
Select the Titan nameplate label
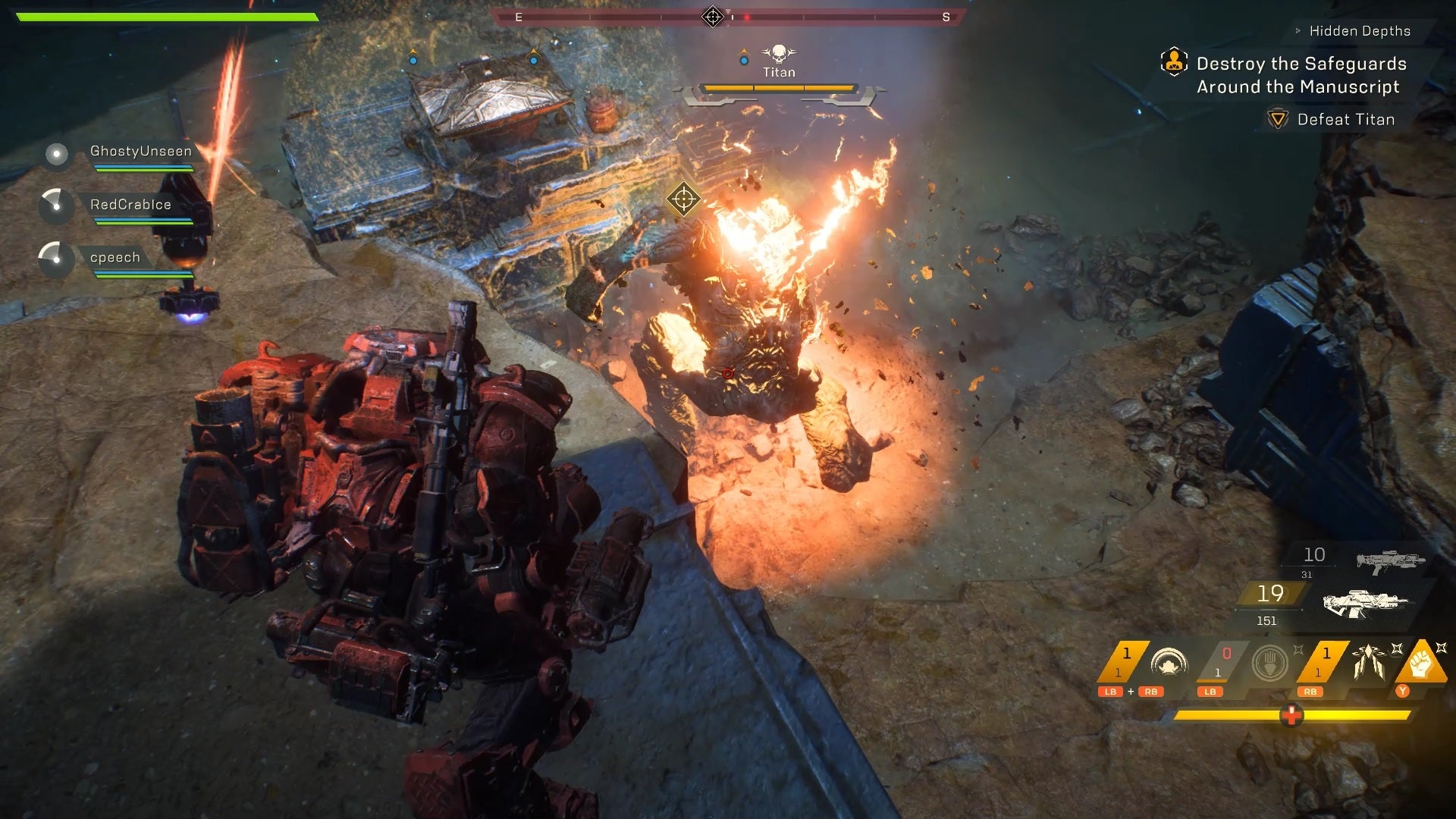tap(779, 71)
